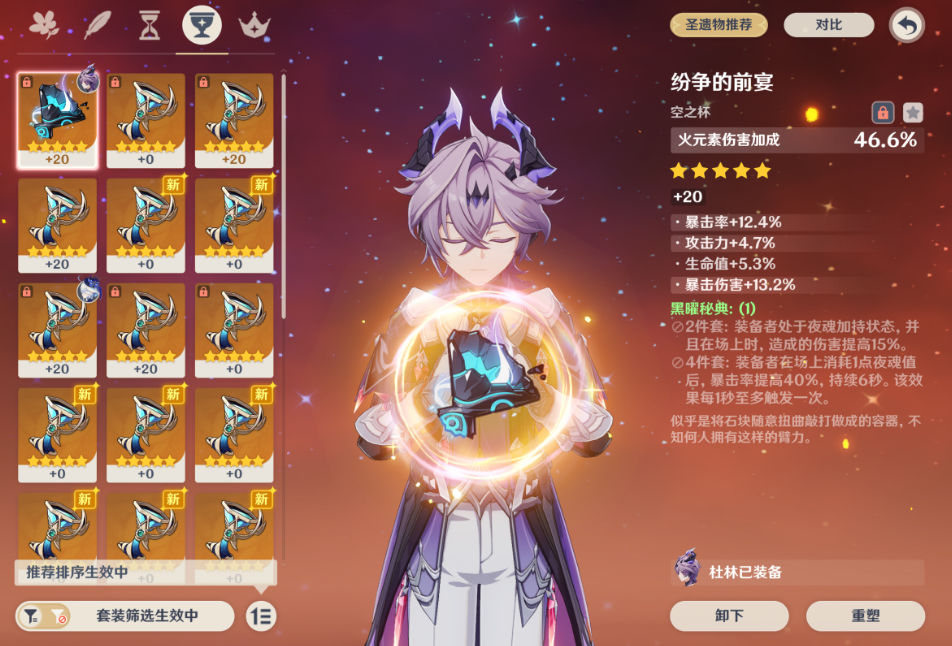This screenshot has height=646, width=952.
Task: Switch to the flower artifact tab
Action: point(44,25)
